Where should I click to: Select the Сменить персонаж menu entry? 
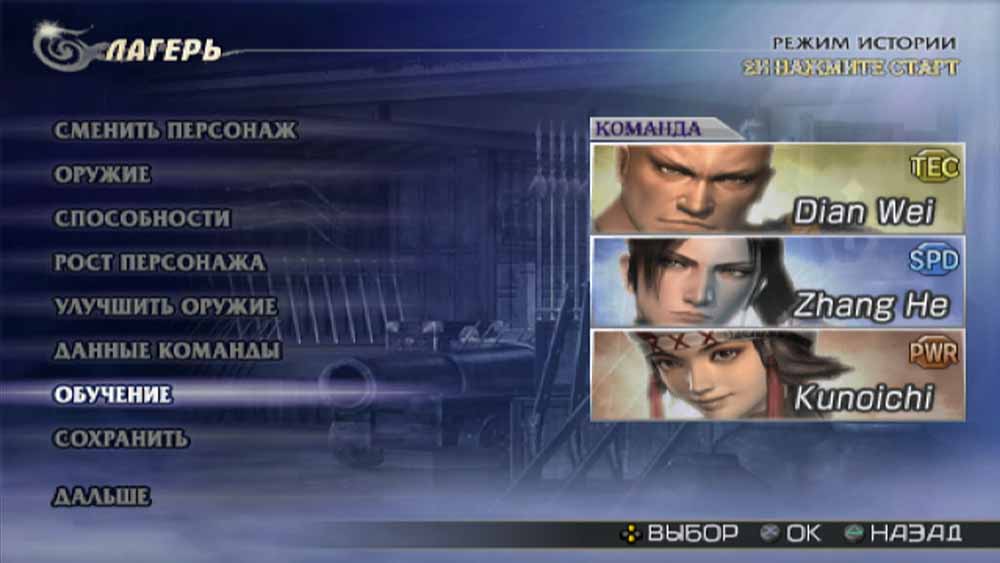coord(175,131)
